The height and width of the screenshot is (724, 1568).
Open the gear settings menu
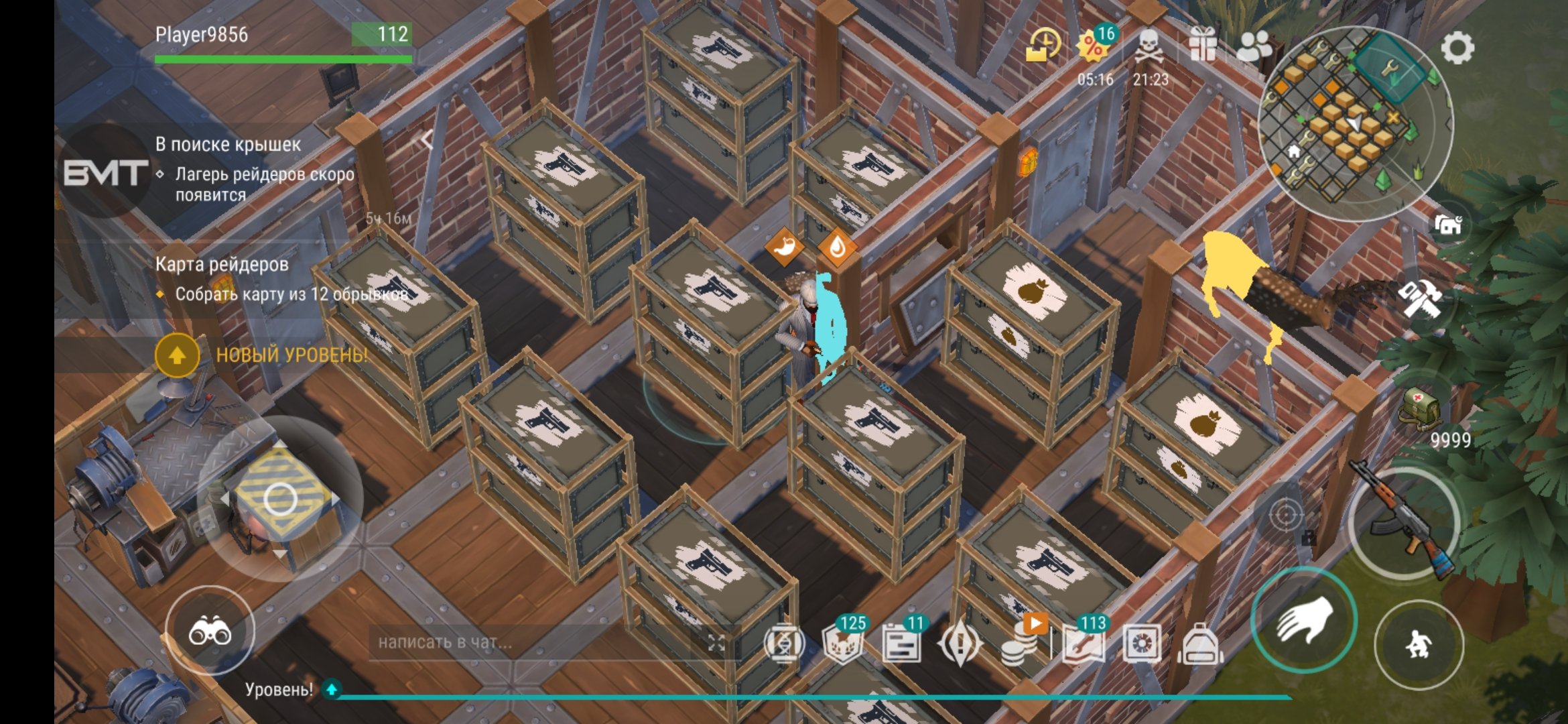tap(1457, 48)
